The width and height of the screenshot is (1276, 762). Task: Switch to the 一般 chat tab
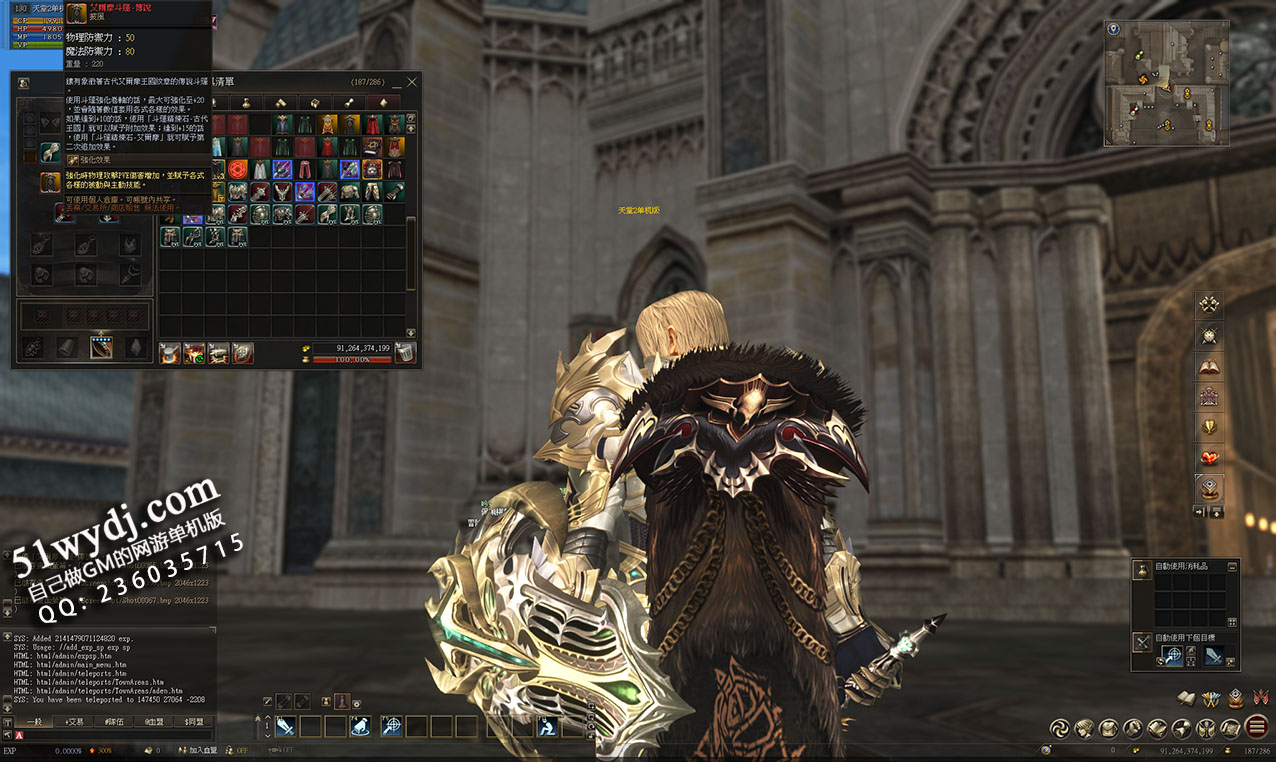tap(33, 721)
